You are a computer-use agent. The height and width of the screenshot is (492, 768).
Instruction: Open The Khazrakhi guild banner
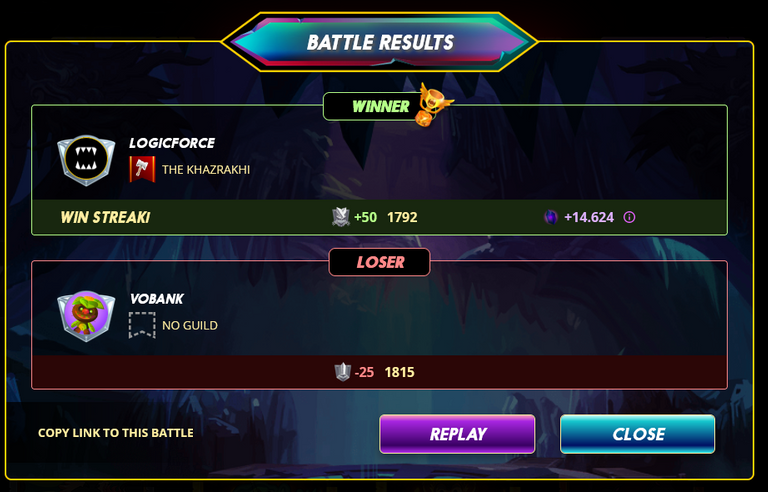[x=142, y=169]
